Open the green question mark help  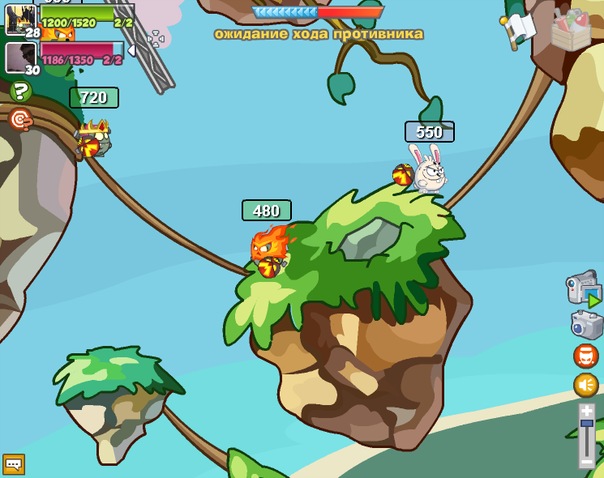[x=20, y=92]
